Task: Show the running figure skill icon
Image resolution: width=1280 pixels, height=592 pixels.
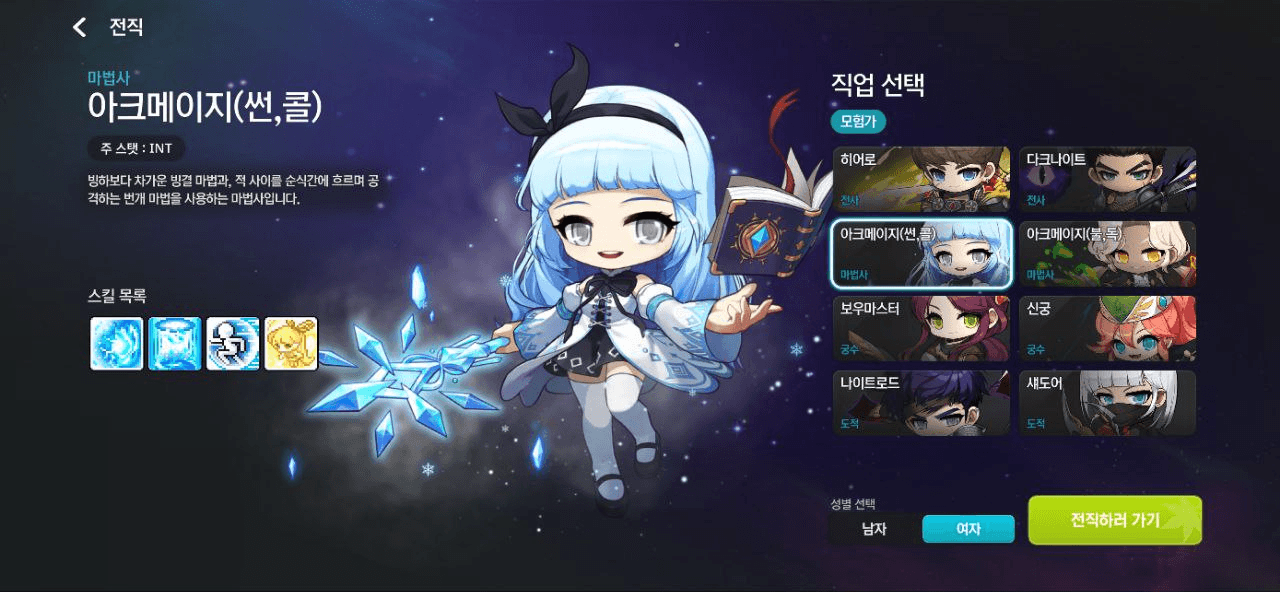Action: 233,344
